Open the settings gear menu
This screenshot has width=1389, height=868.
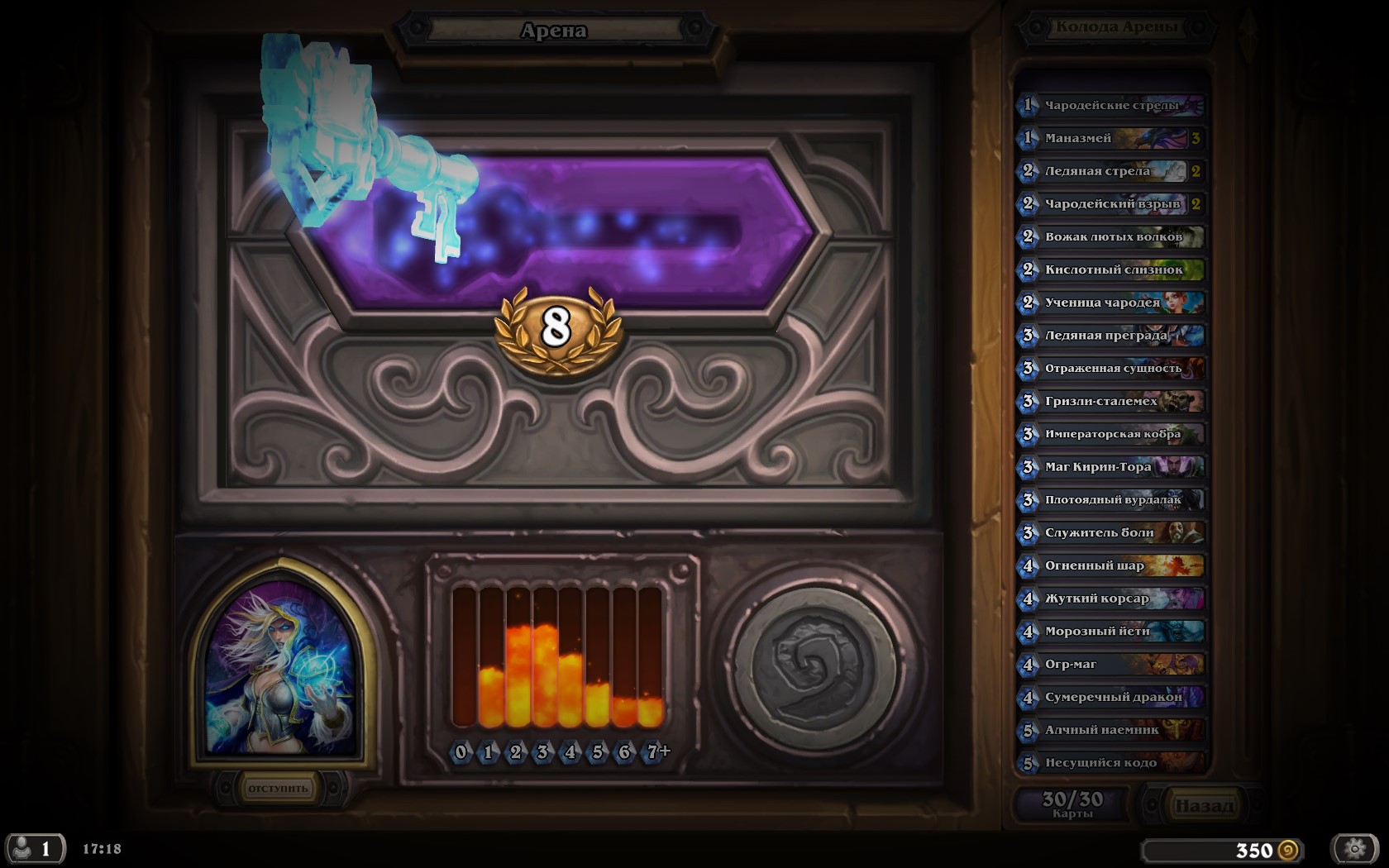click(x=1354, y=848)
